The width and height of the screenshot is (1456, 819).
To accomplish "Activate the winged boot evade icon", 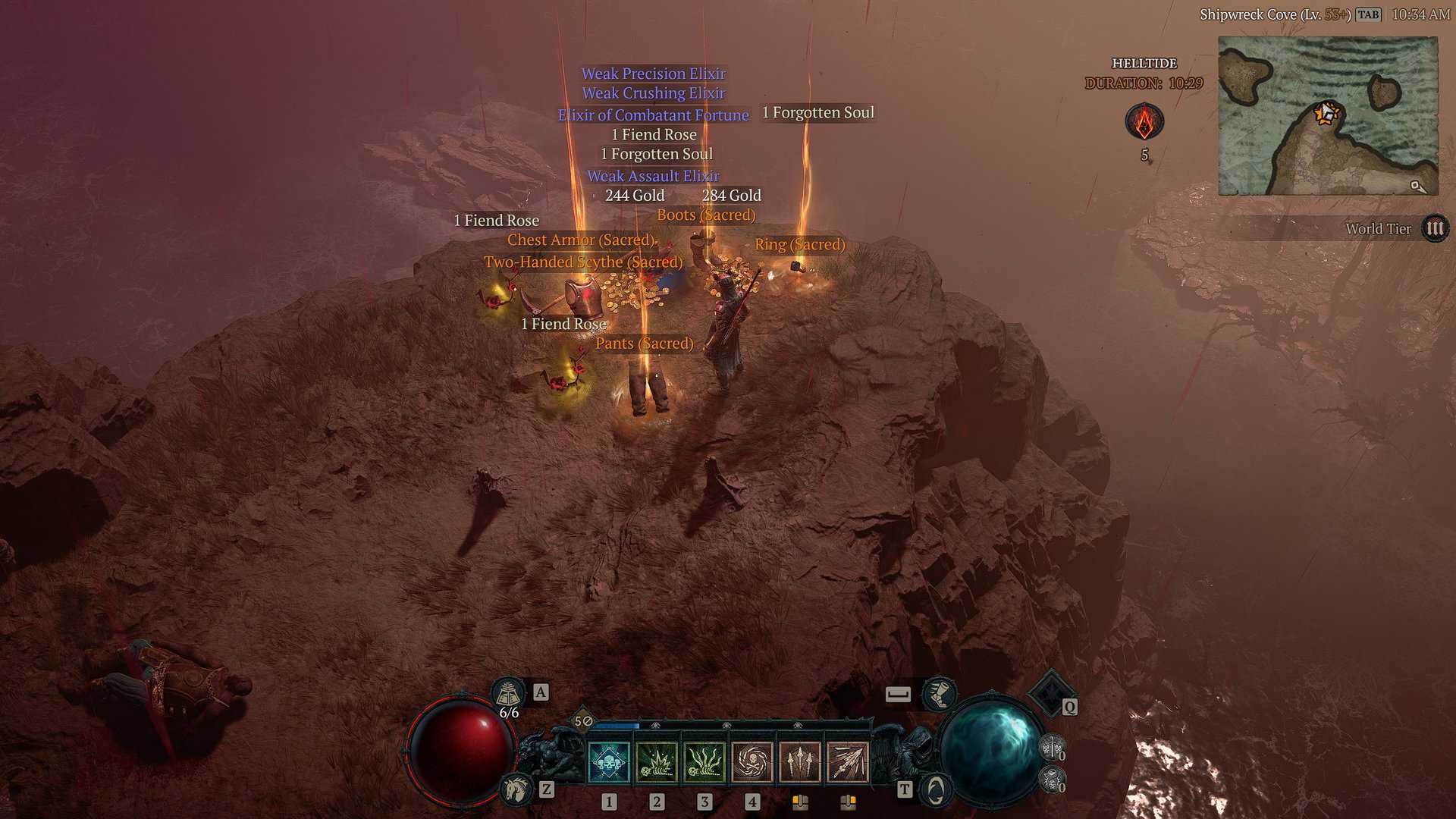I will pyautogui.click(x=939, y=693).
